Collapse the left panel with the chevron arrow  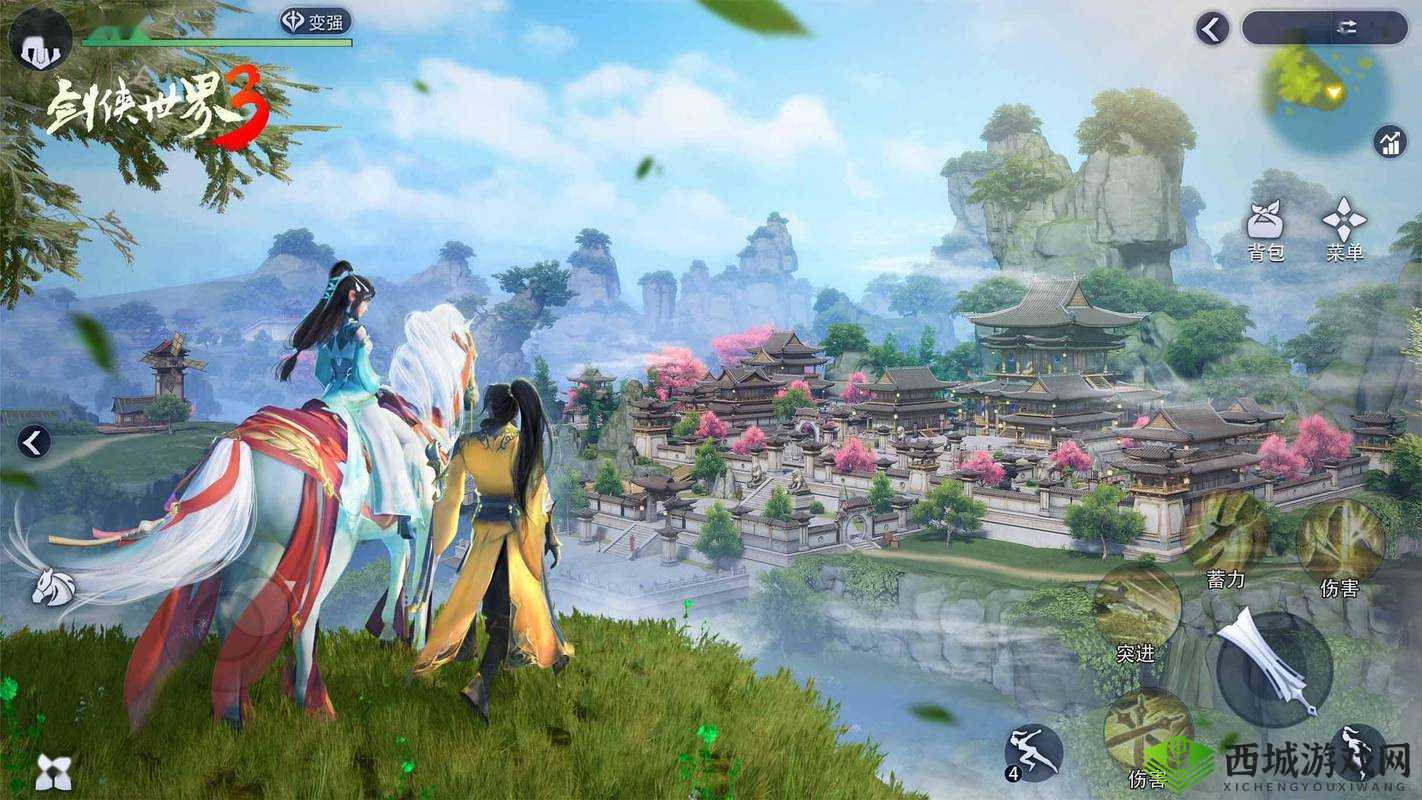coord(33,440)
